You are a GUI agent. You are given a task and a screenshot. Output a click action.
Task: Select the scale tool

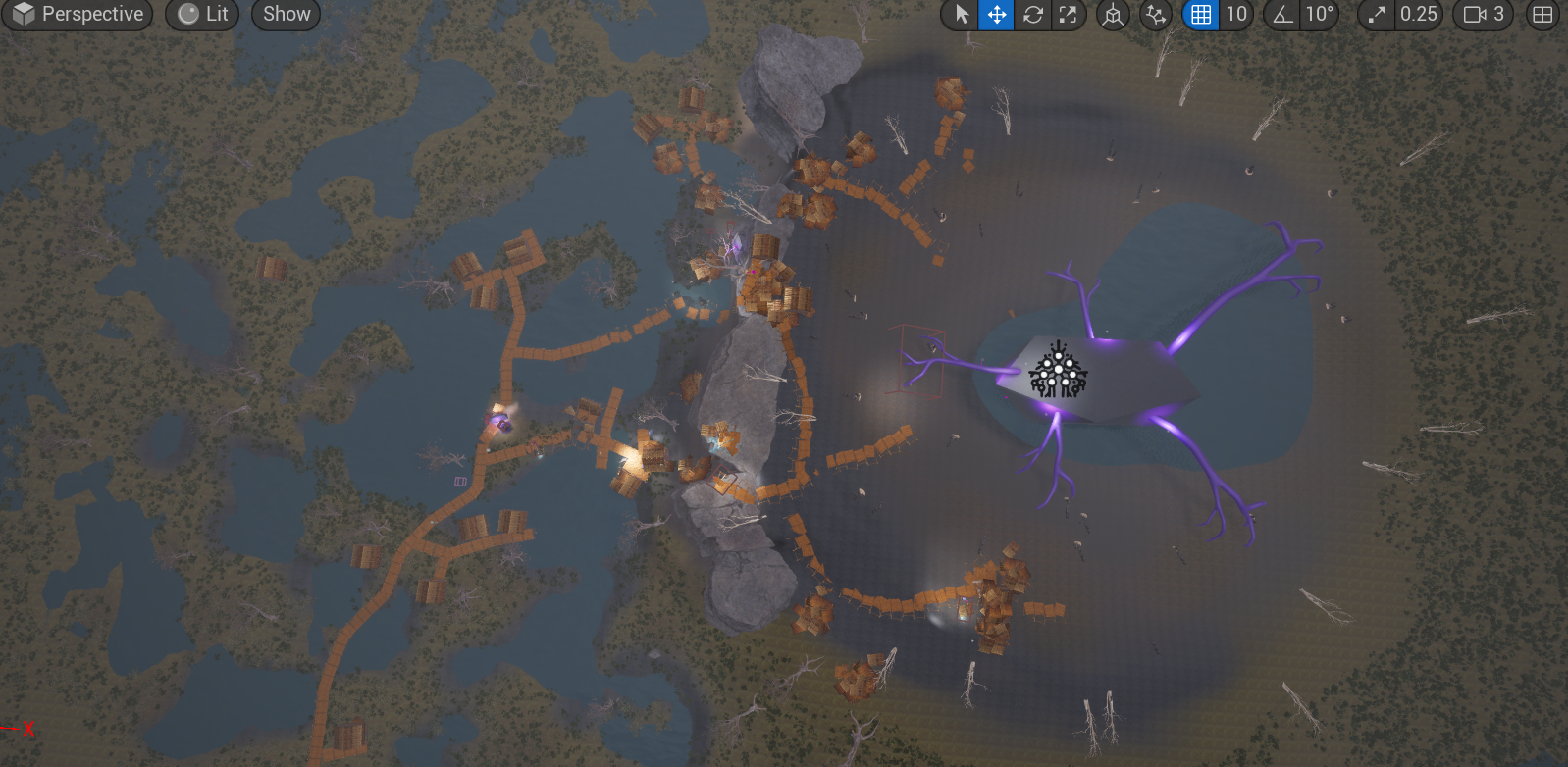point(1068,15)
